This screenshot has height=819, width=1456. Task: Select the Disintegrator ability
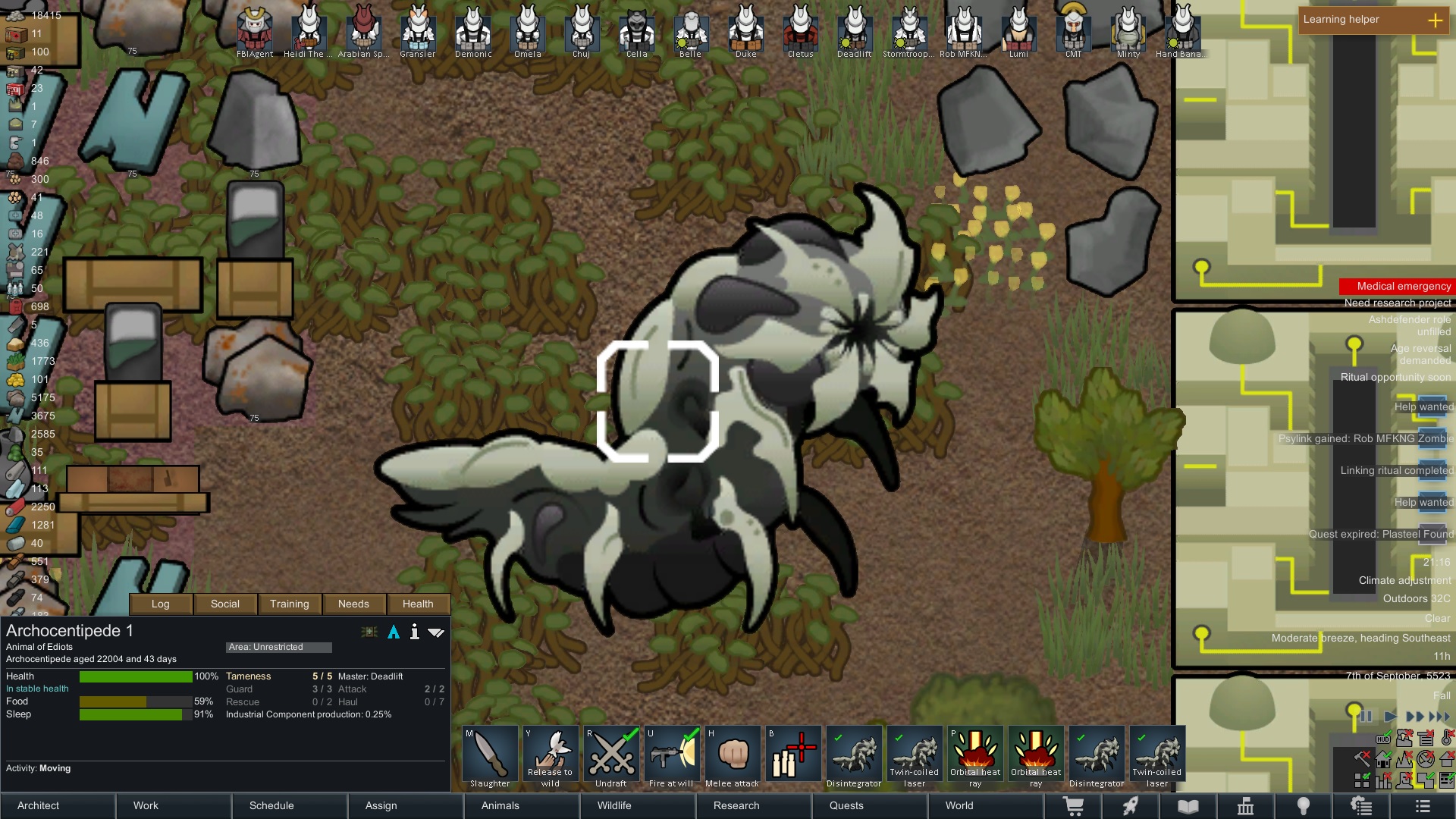853,754
